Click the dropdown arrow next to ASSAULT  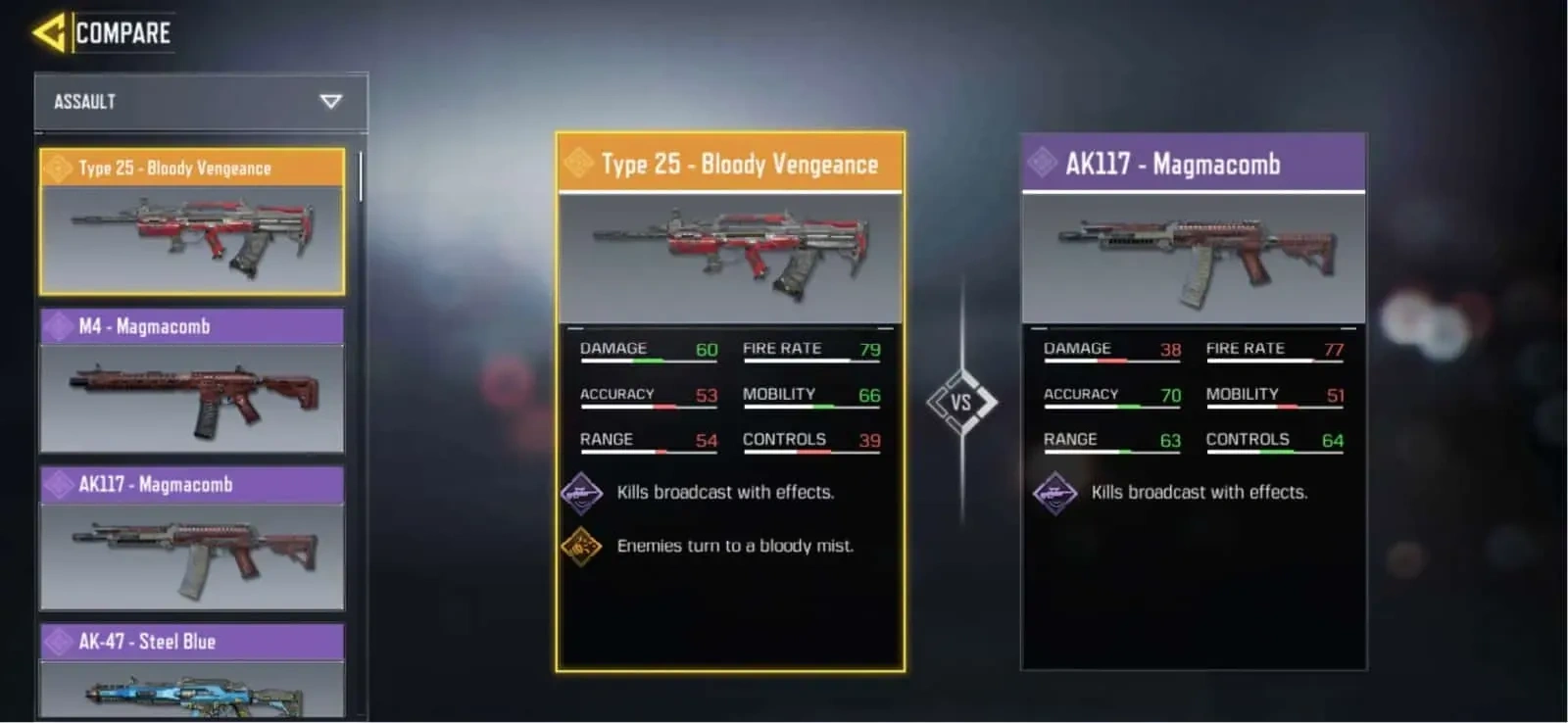330,101
